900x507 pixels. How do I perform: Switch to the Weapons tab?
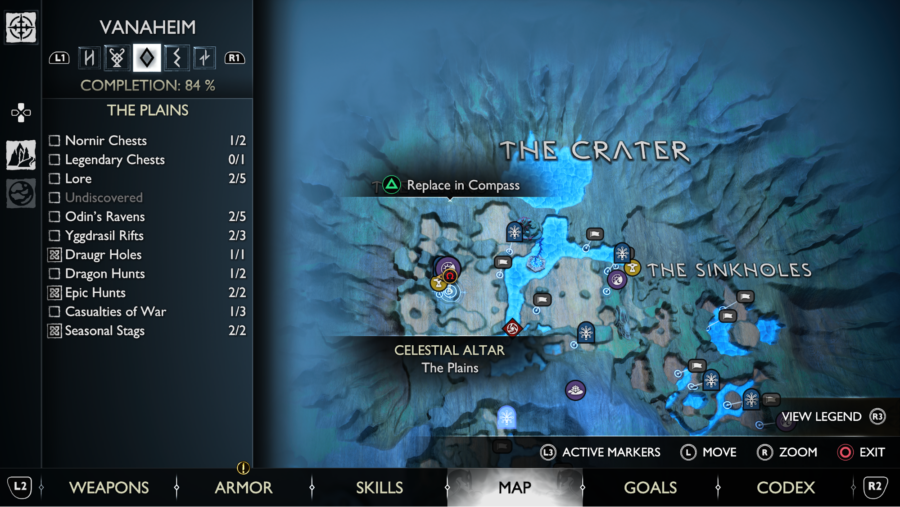point(108,488)
